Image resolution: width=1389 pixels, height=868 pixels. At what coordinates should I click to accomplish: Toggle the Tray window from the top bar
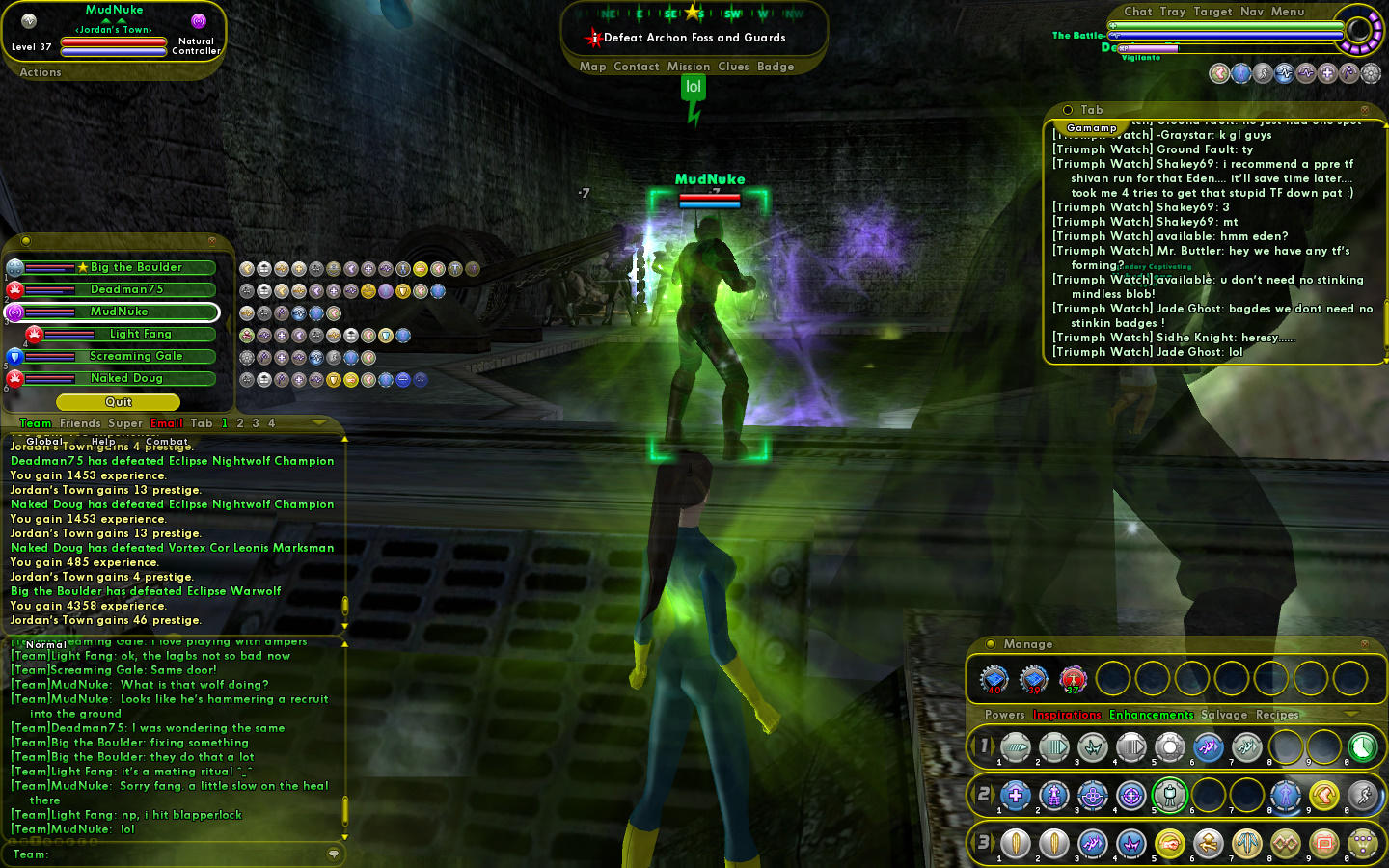coord(1173,12)
